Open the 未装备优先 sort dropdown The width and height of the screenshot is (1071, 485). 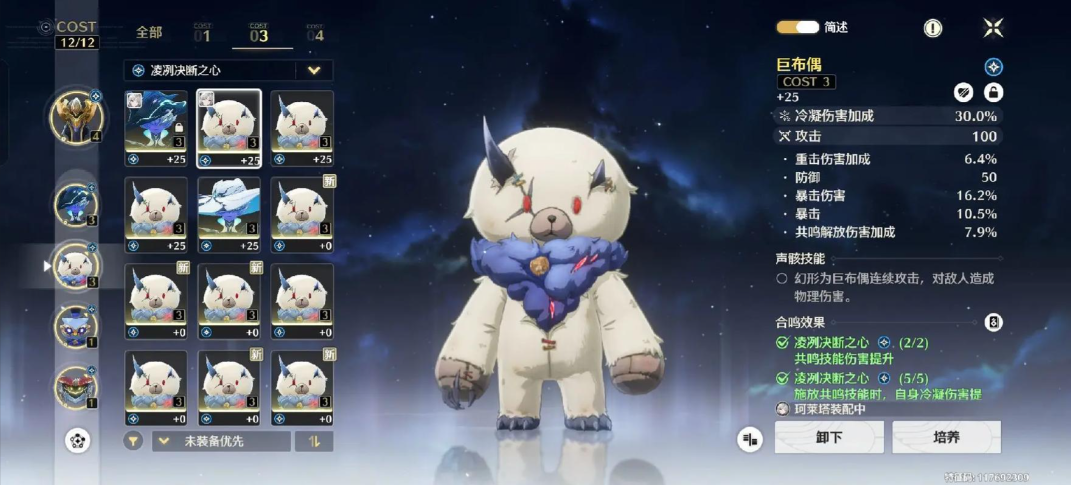click(221, 441)
